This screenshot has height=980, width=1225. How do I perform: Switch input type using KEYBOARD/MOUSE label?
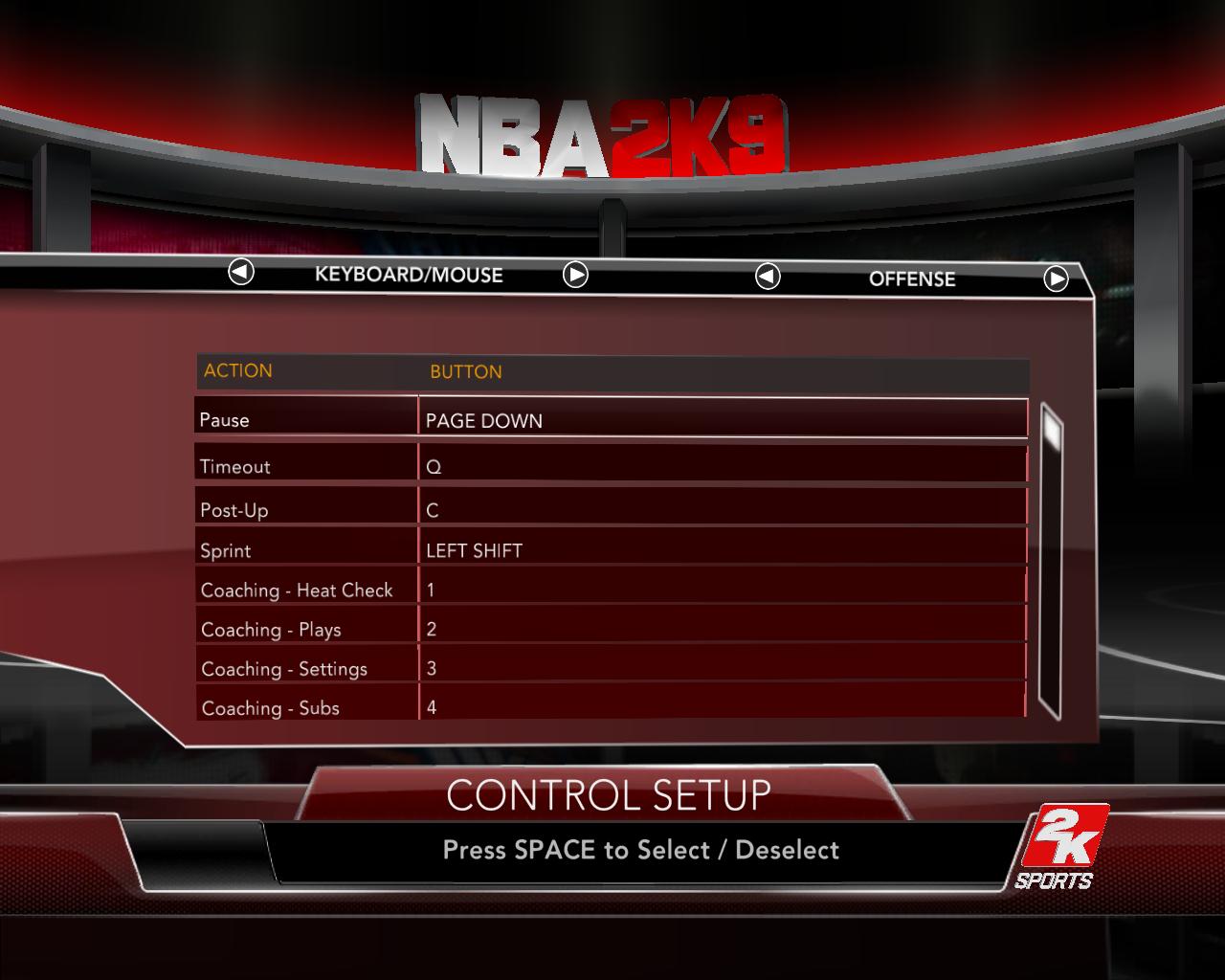pos(410,275)
